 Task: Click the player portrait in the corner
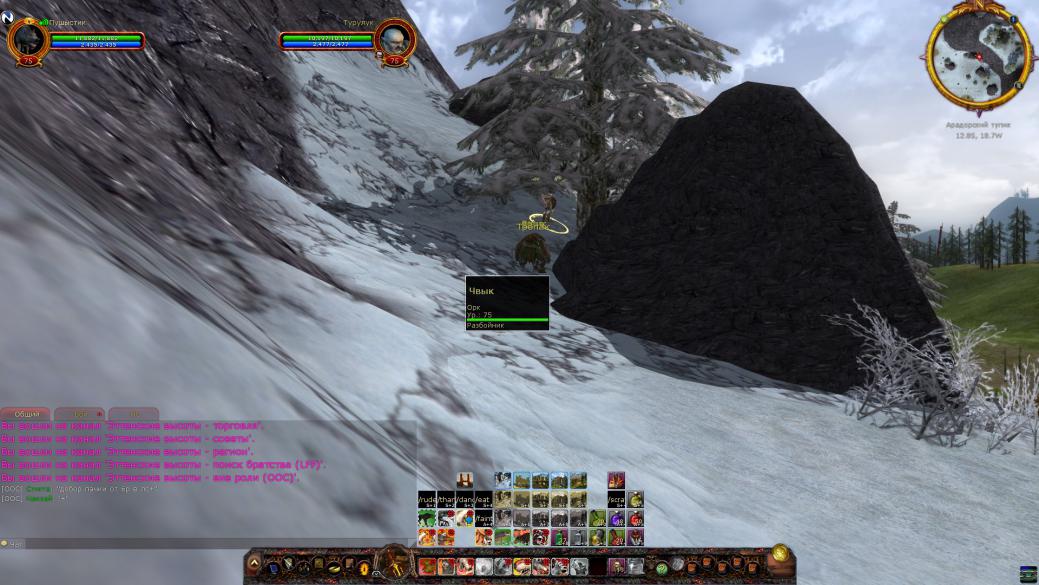click(27, 41)
